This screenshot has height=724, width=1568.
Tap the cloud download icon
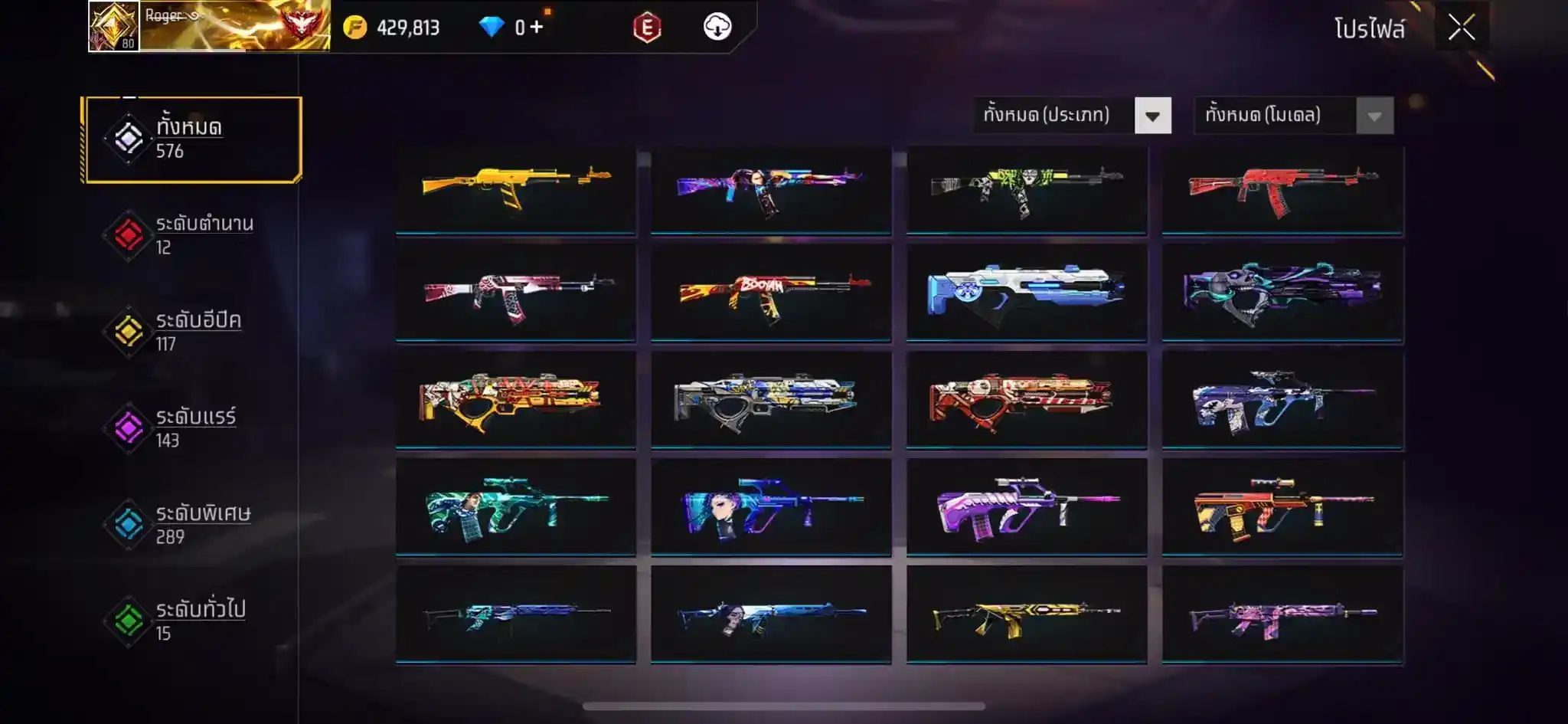click(717, 28)
